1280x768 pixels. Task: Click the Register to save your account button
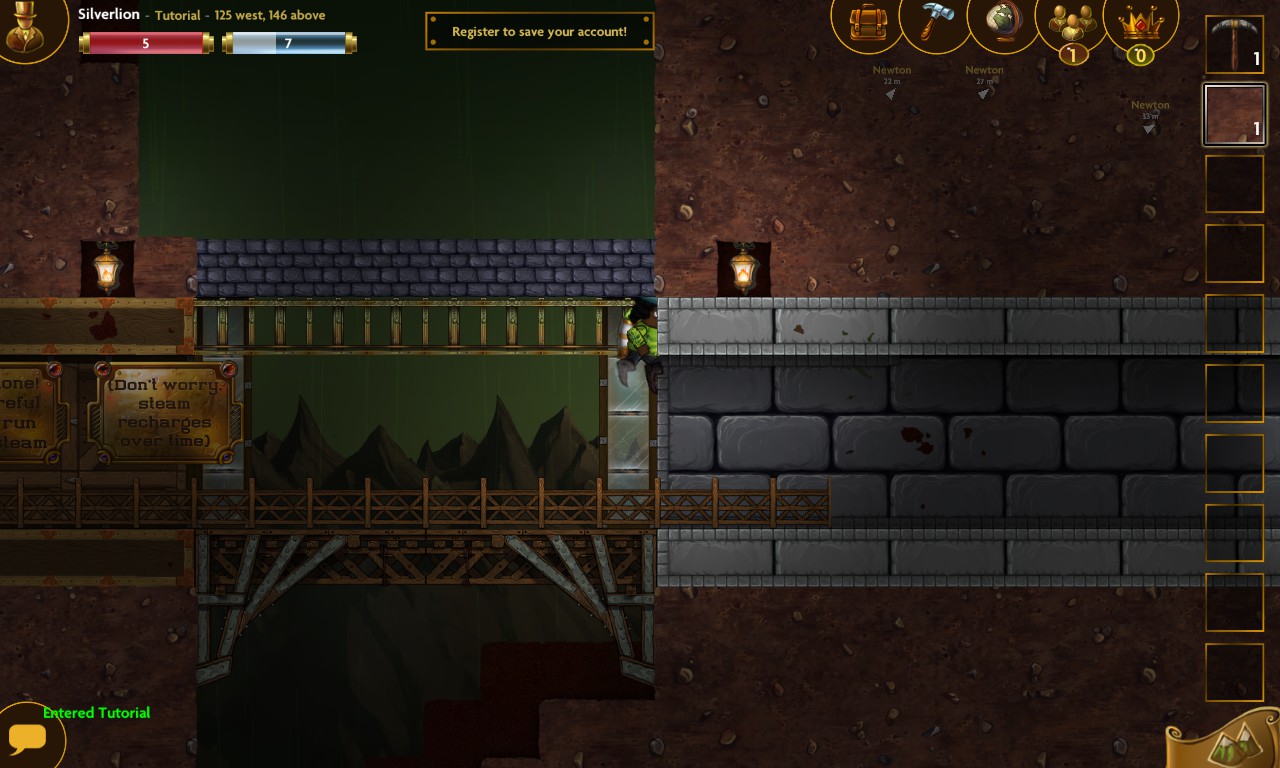(539, 31)
